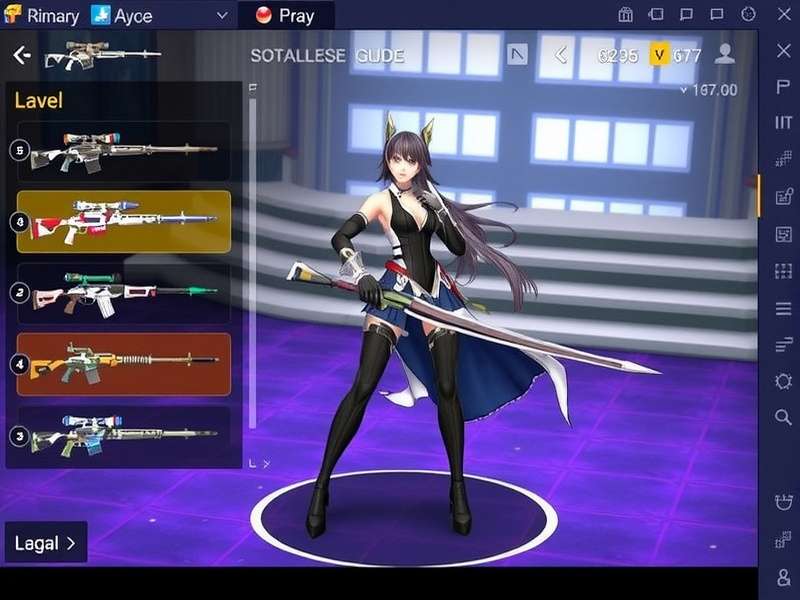Select the camo sniper rifle with orange scope
Viewport: 800px width, 600px height.
tap(124, 151)
